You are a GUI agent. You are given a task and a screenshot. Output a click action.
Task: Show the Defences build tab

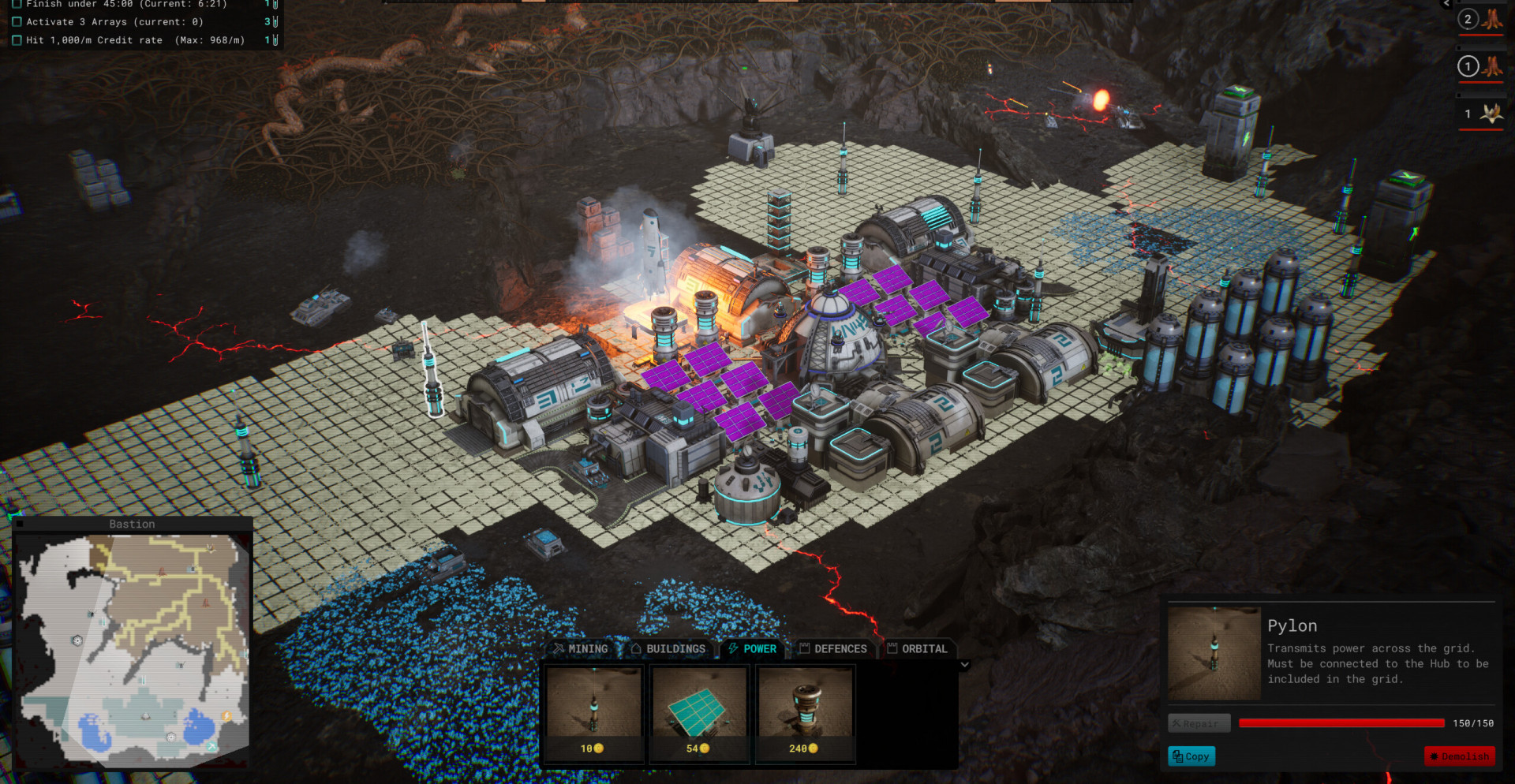tap(833, 649)
